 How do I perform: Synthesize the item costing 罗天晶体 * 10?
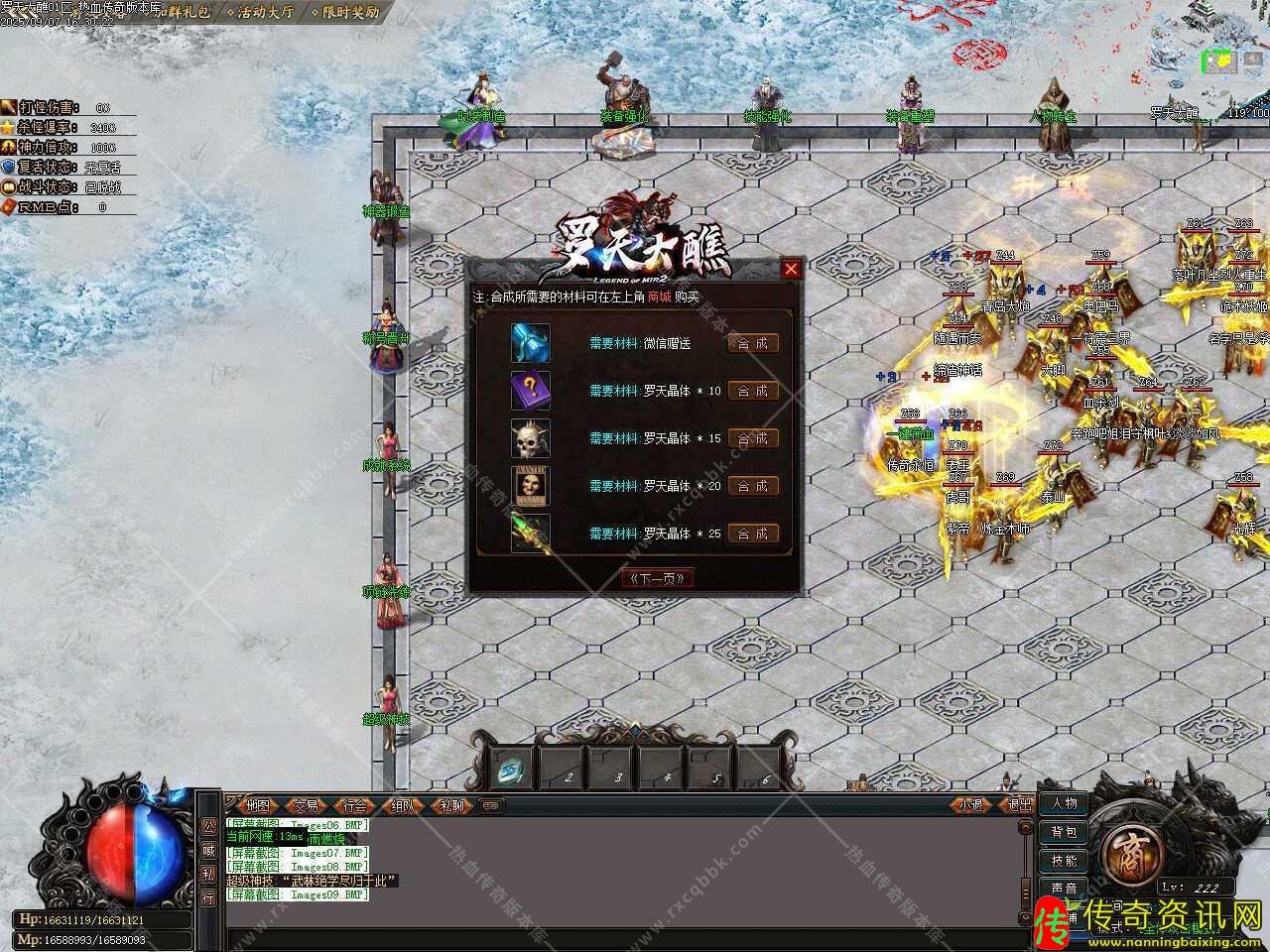click(x=752, y=391)
